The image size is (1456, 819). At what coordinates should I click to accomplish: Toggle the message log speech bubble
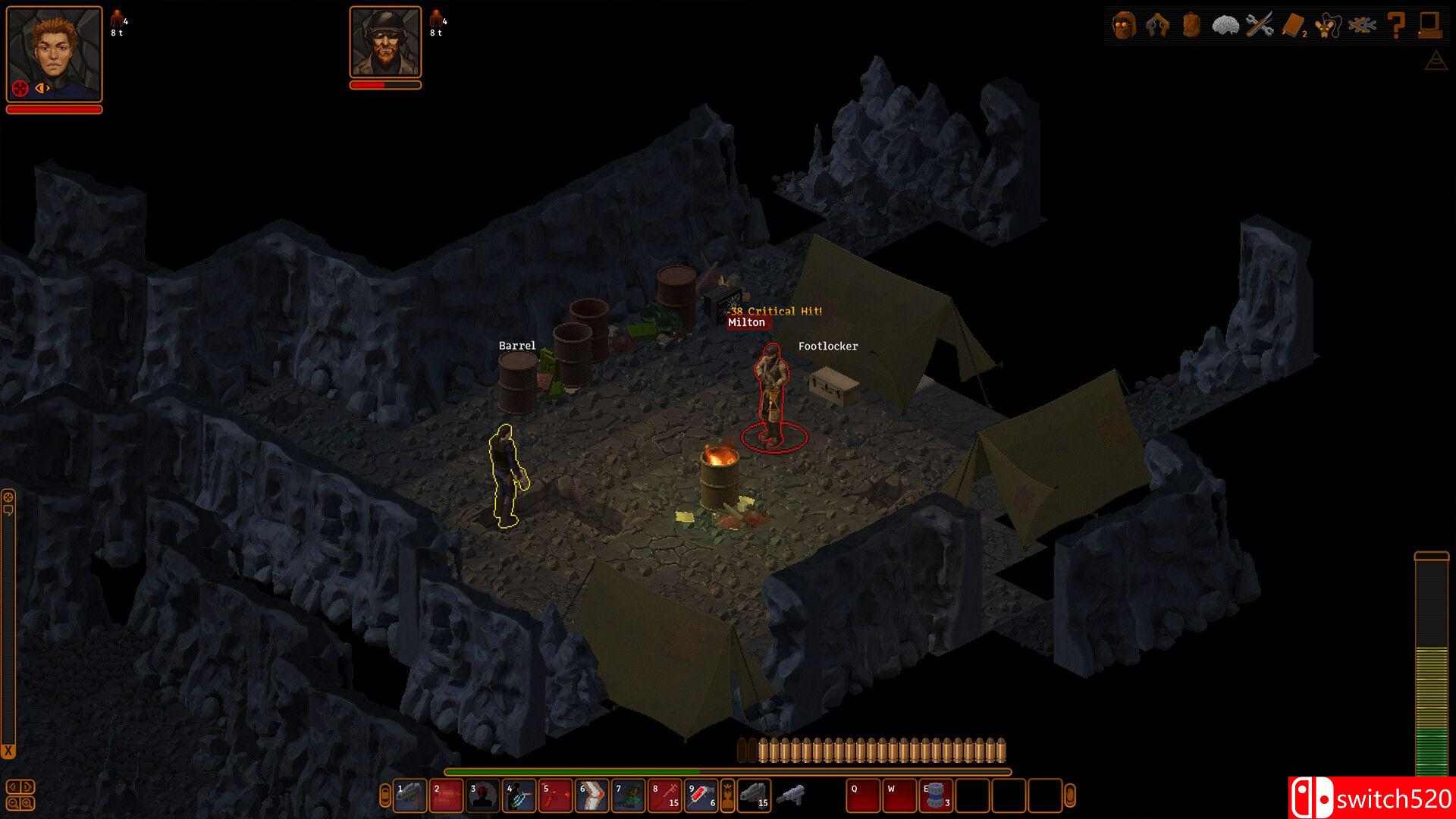[8, 510]
